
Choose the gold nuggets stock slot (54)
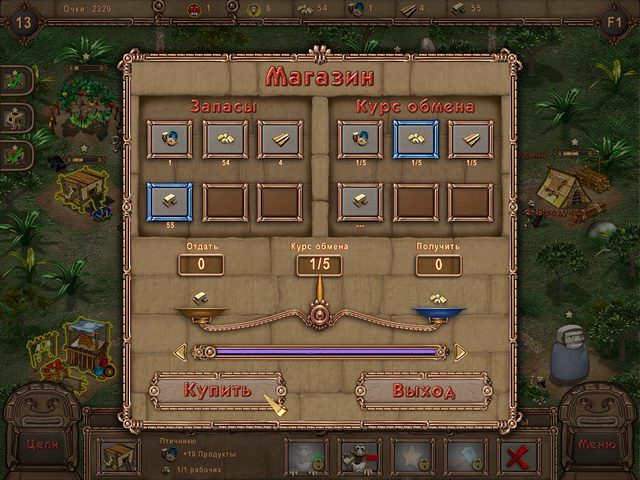[225, 140]
